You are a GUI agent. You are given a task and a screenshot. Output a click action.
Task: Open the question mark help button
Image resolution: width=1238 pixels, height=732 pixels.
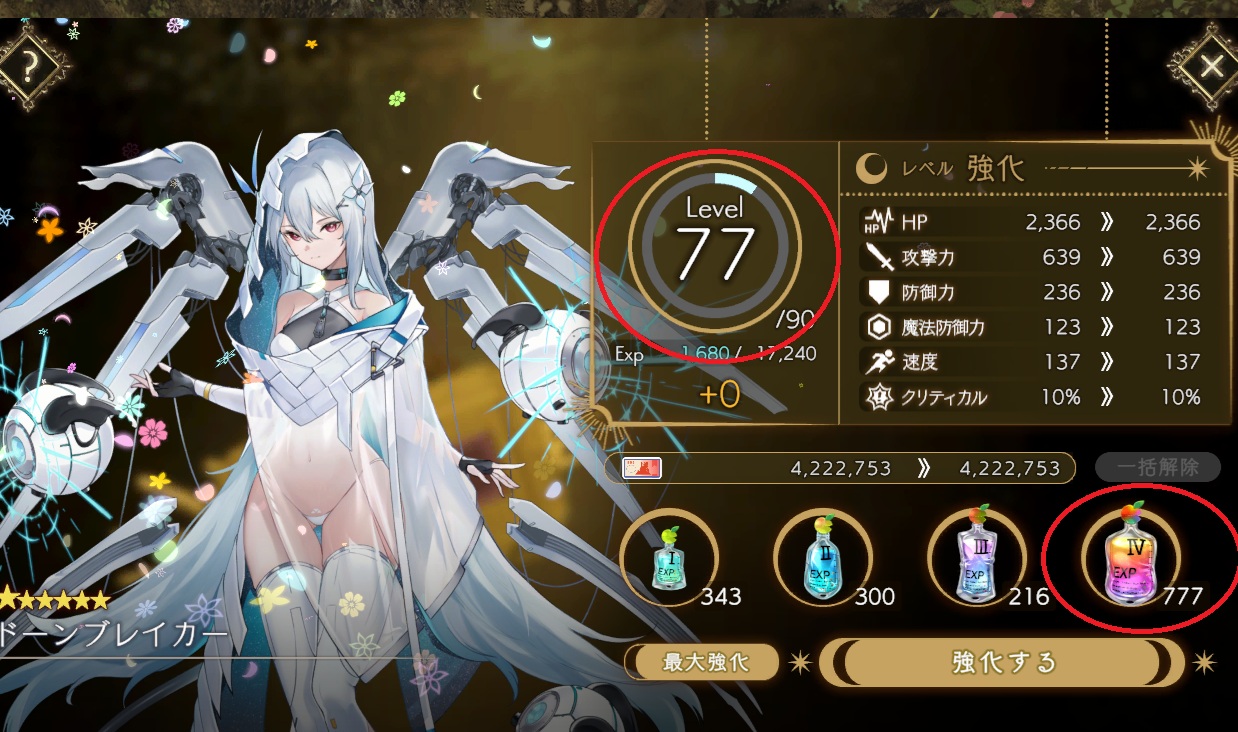click(29, 66)
